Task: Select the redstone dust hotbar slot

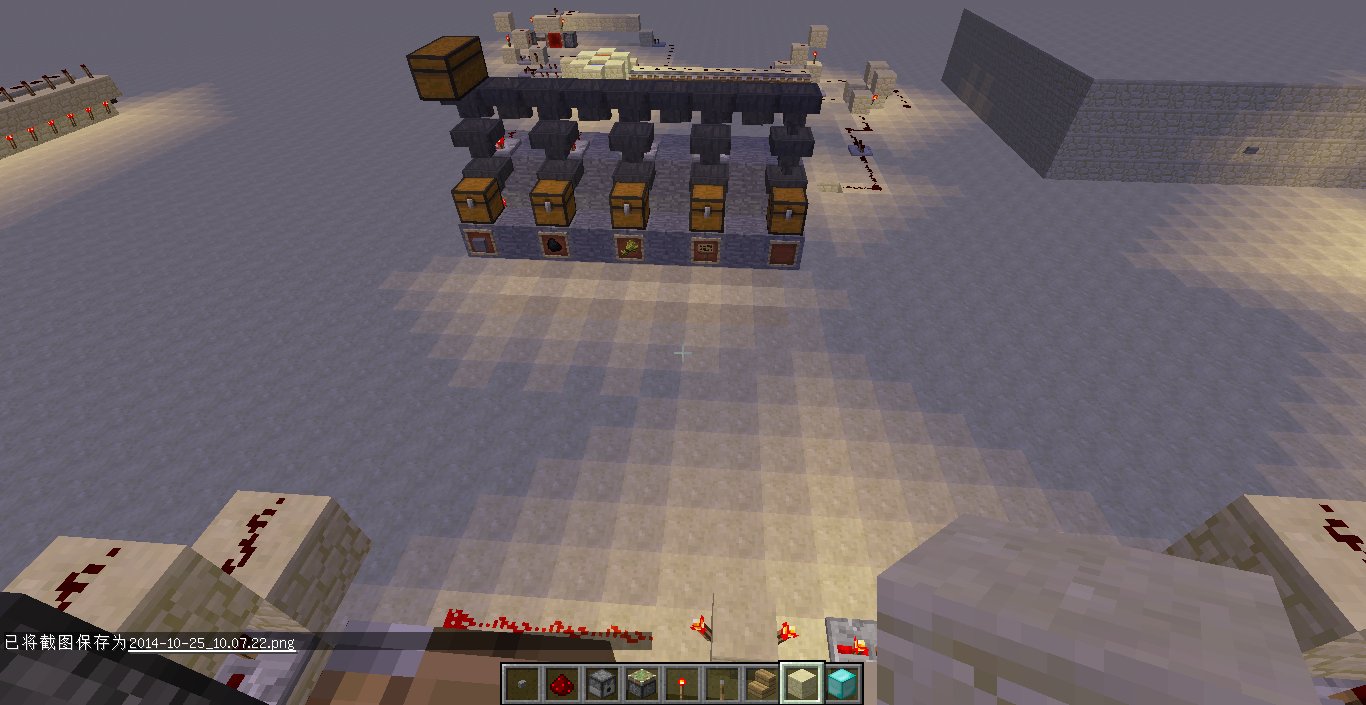Action: click(x=560, y=684)
